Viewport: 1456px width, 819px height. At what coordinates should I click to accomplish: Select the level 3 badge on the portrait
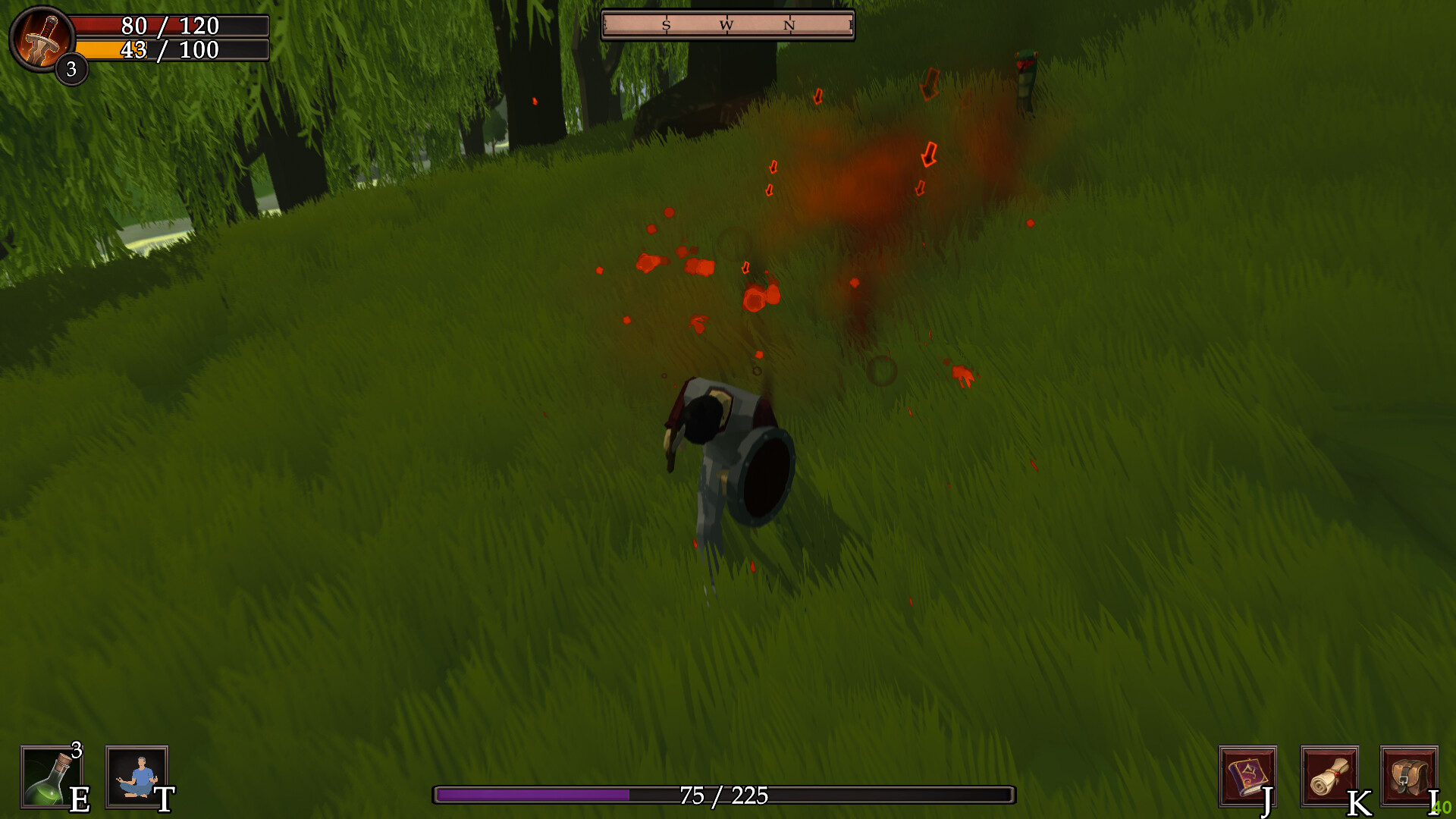click(71, 71)
